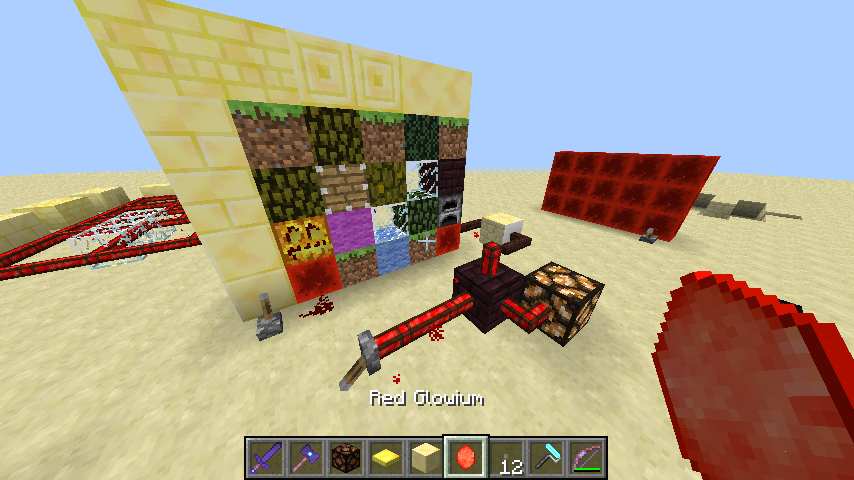Select the purple sword hotbar slot
The height and width of the screenshot is (480, 854).
point(266,457)
